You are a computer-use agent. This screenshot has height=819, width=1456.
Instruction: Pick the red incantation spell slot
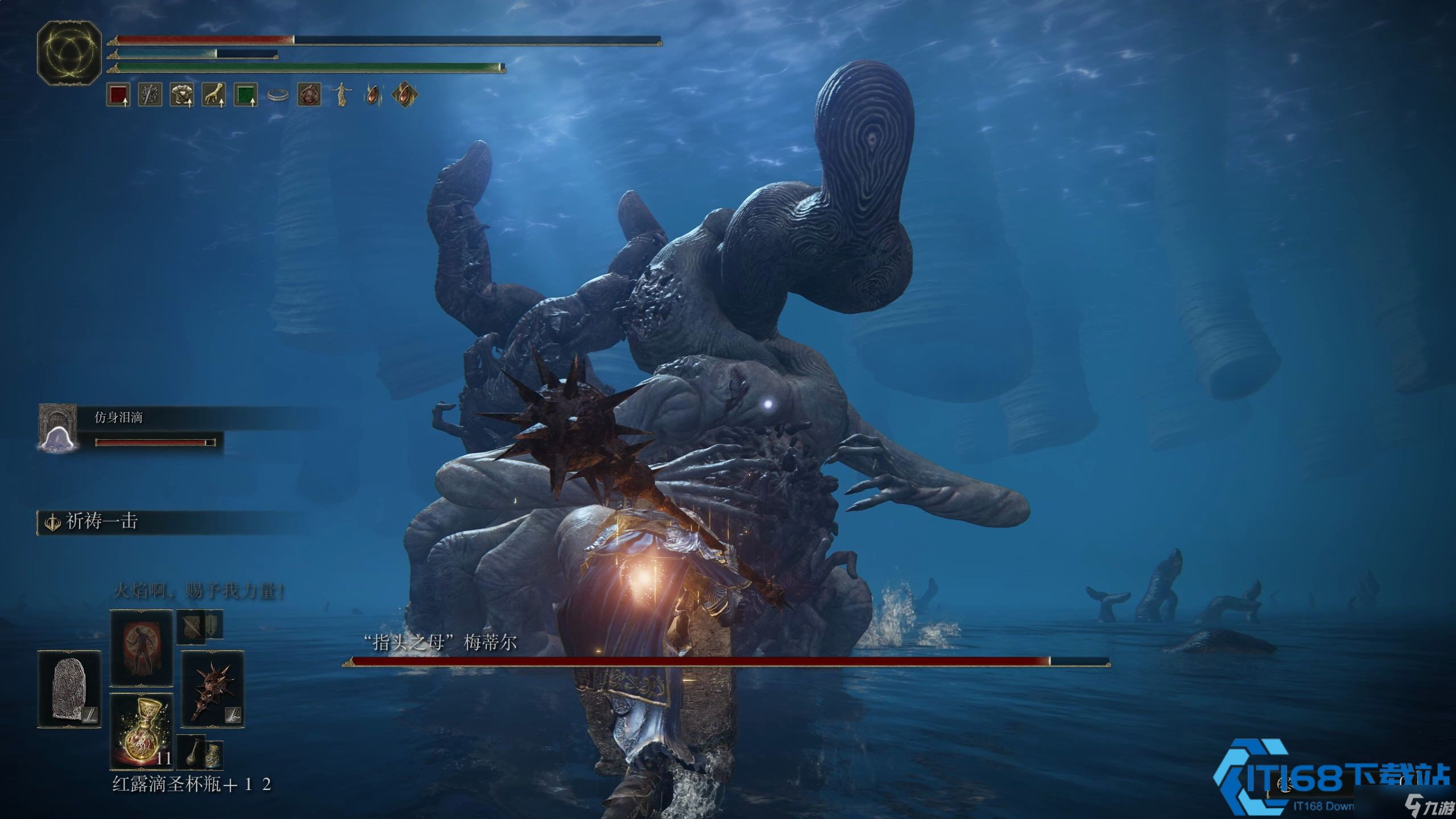coord(141,648)
